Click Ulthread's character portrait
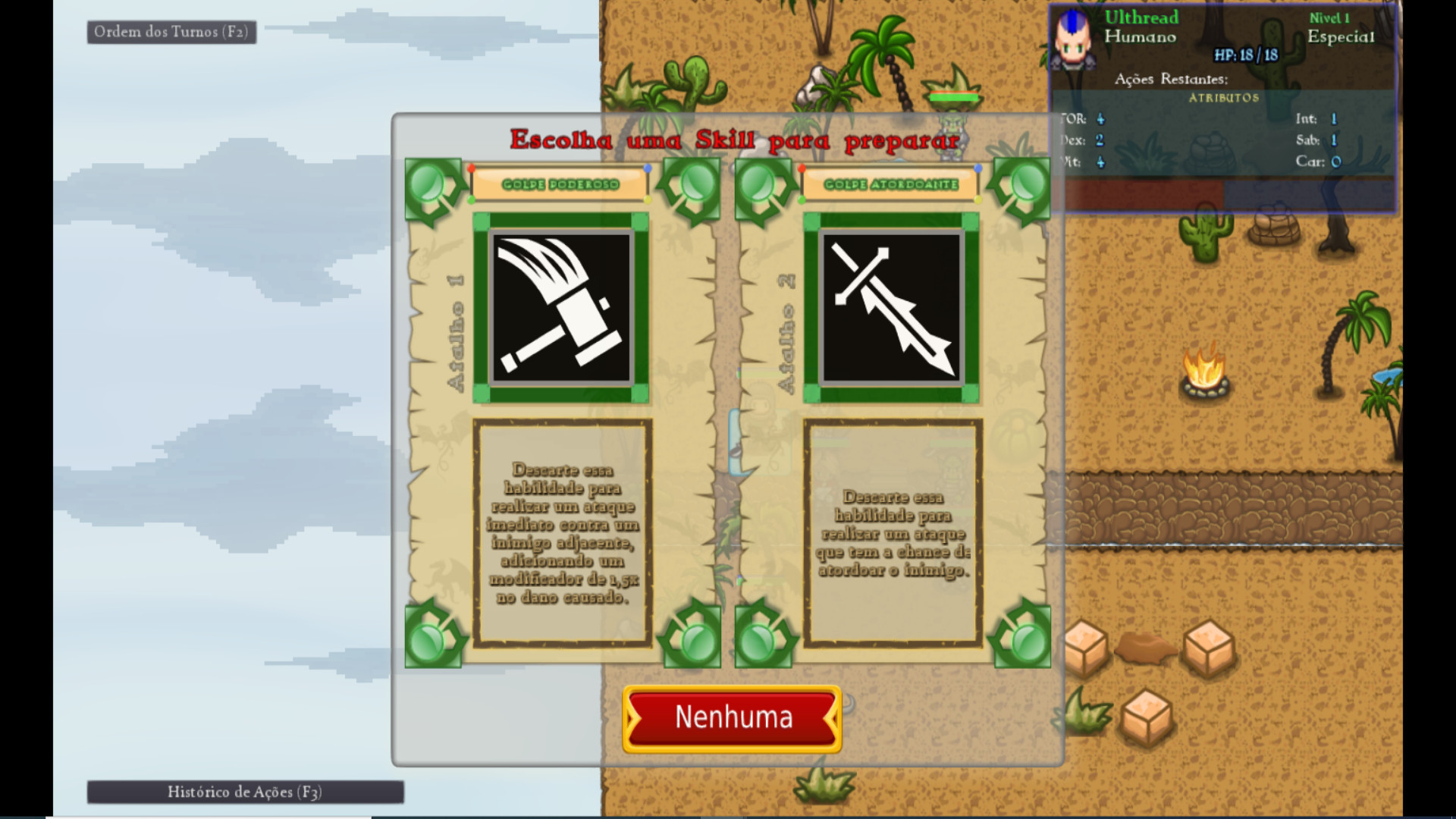 point(1073,42)
